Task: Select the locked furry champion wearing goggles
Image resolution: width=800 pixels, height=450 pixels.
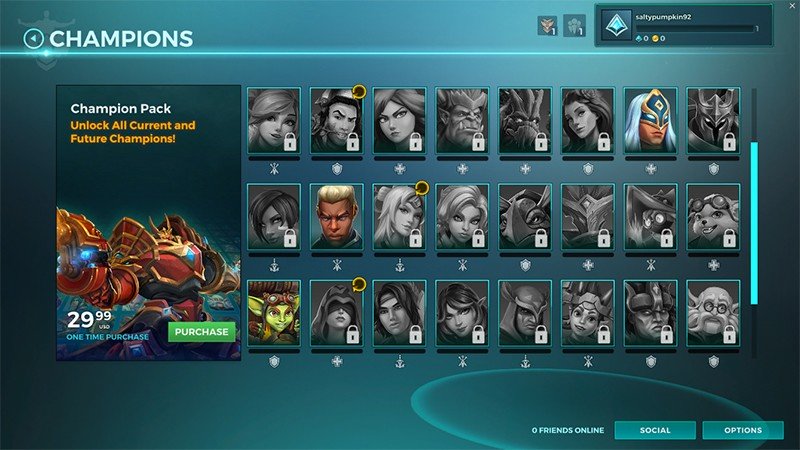Action: 713,216
